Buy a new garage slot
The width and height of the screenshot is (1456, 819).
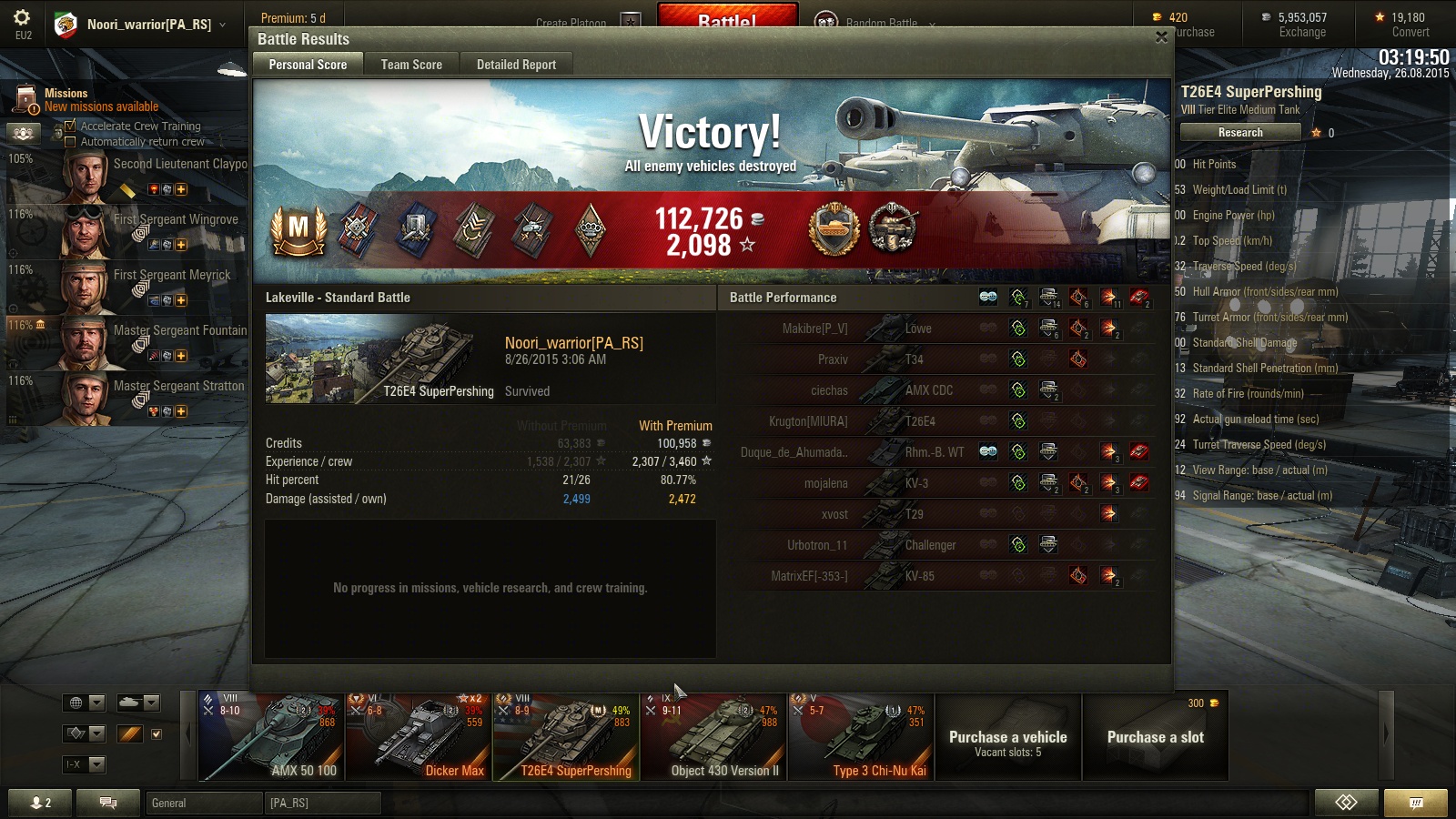[1156, 737]
